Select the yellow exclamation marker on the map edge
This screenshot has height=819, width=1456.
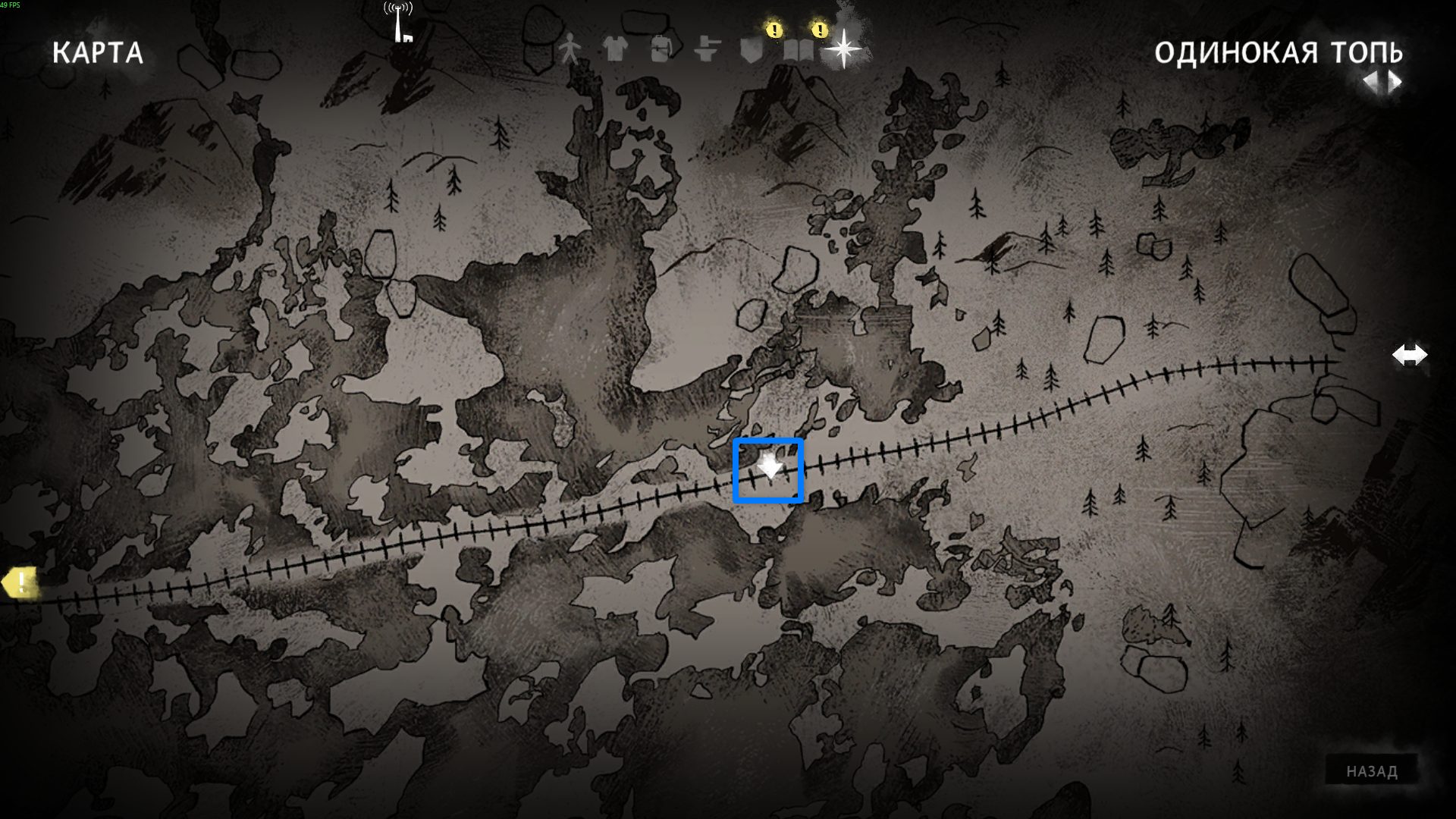coord(18,583)
